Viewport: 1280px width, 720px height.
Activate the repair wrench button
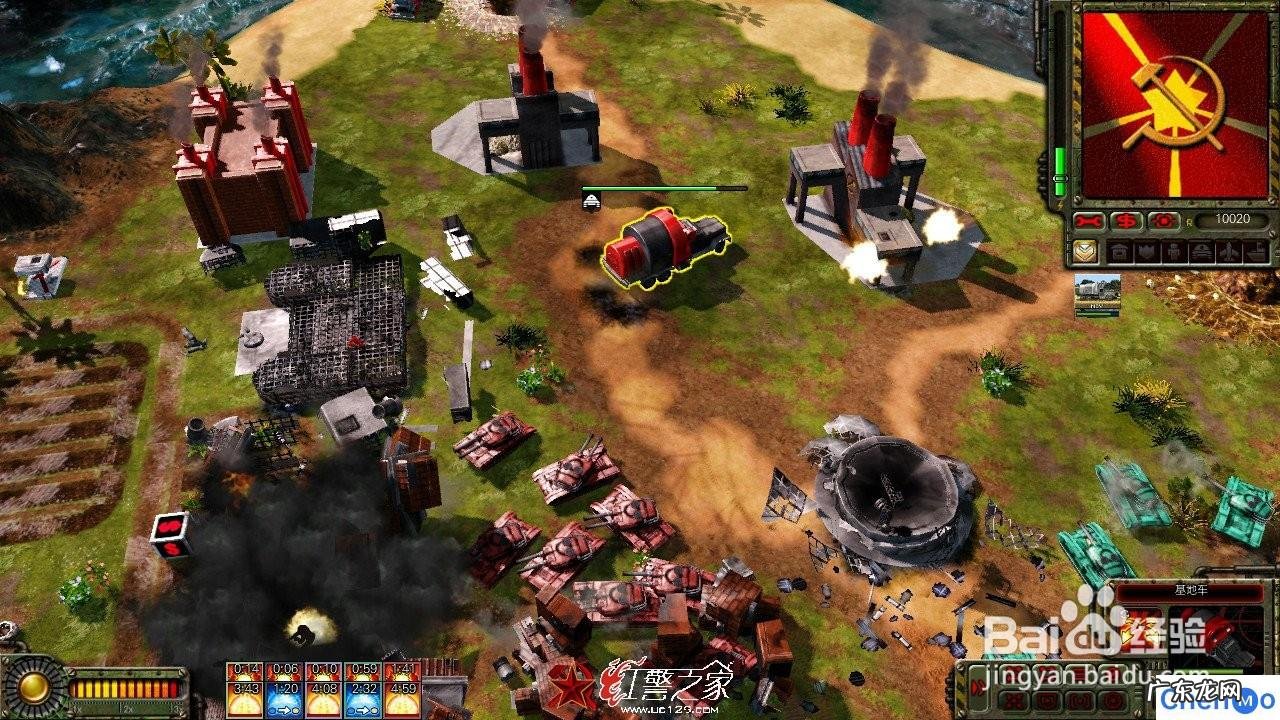(x=1089, y=221)
